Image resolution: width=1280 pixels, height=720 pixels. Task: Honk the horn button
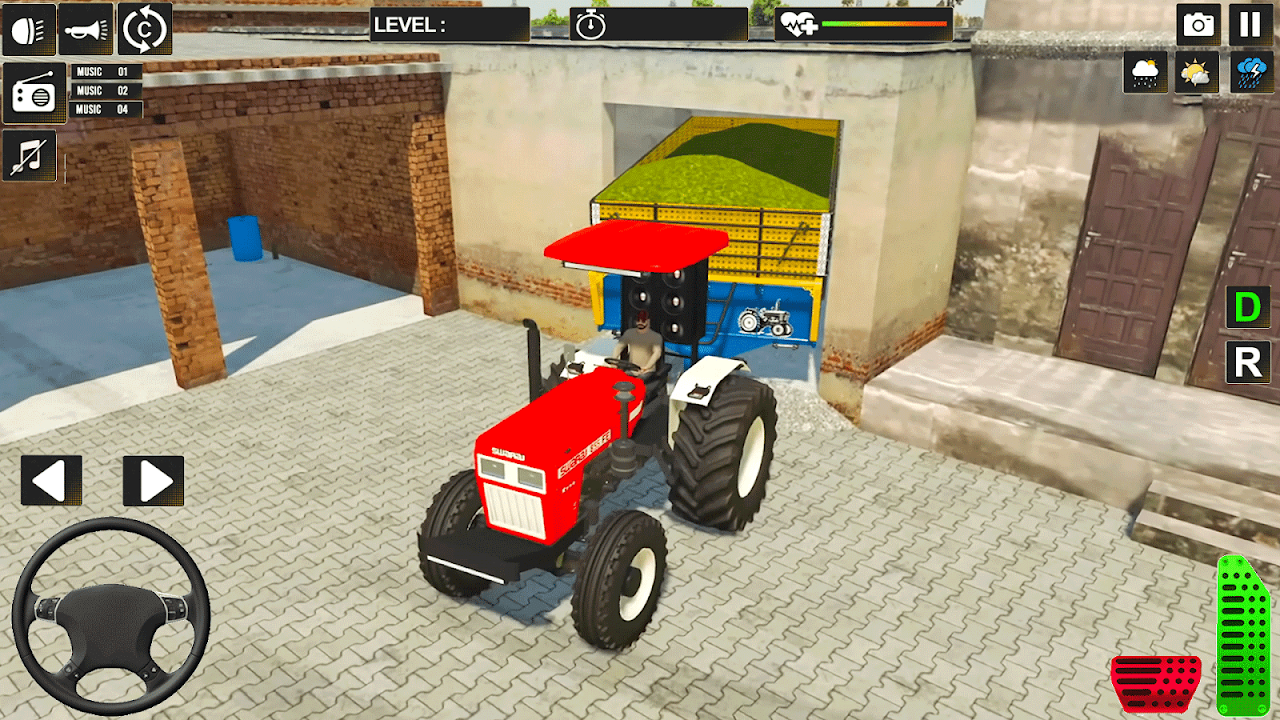tap(86, 28)
